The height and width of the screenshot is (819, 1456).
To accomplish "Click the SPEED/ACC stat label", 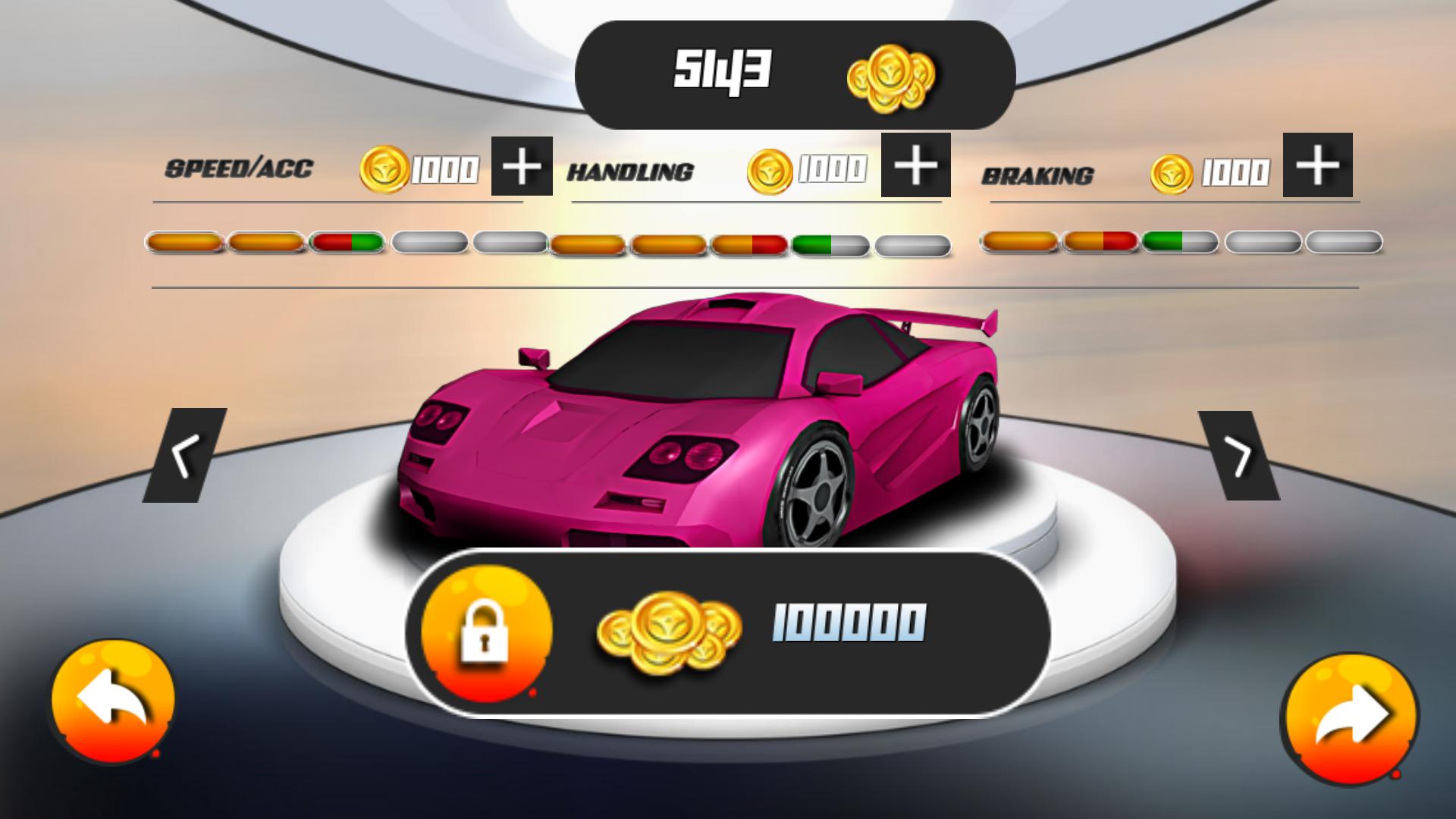I will click(x=241, y=168).
